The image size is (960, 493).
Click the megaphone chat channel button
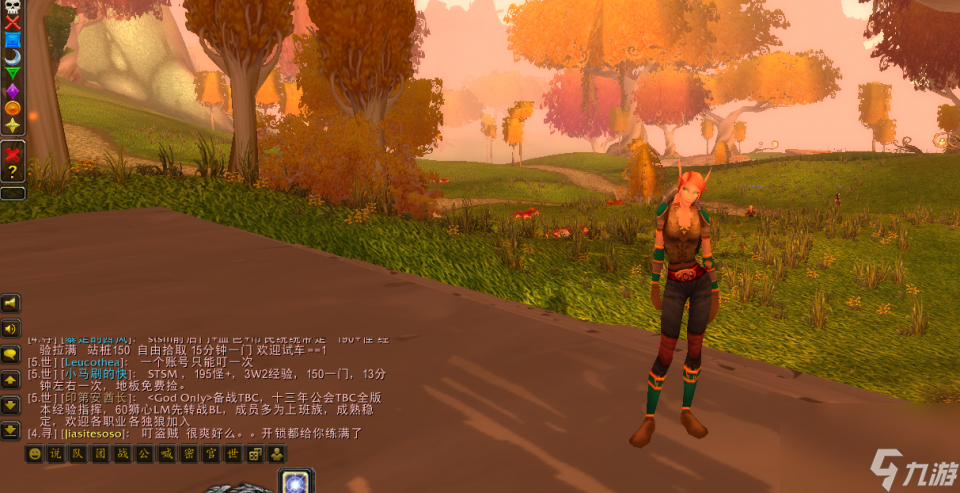pyautogui.click(x=11, y=303)
